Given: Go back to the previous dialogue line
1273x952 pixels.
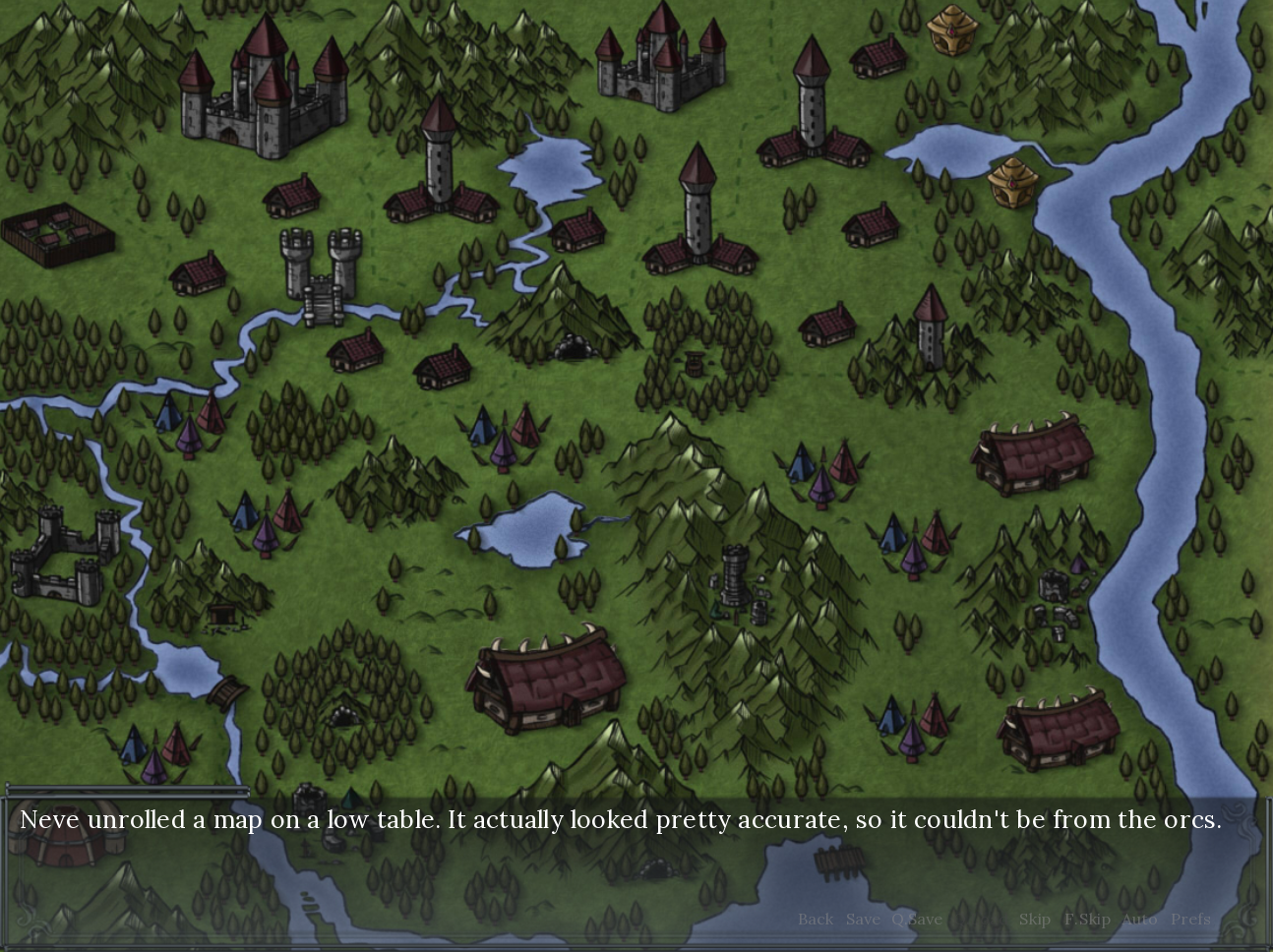Looking at the screenshot, I should (815, 920).
